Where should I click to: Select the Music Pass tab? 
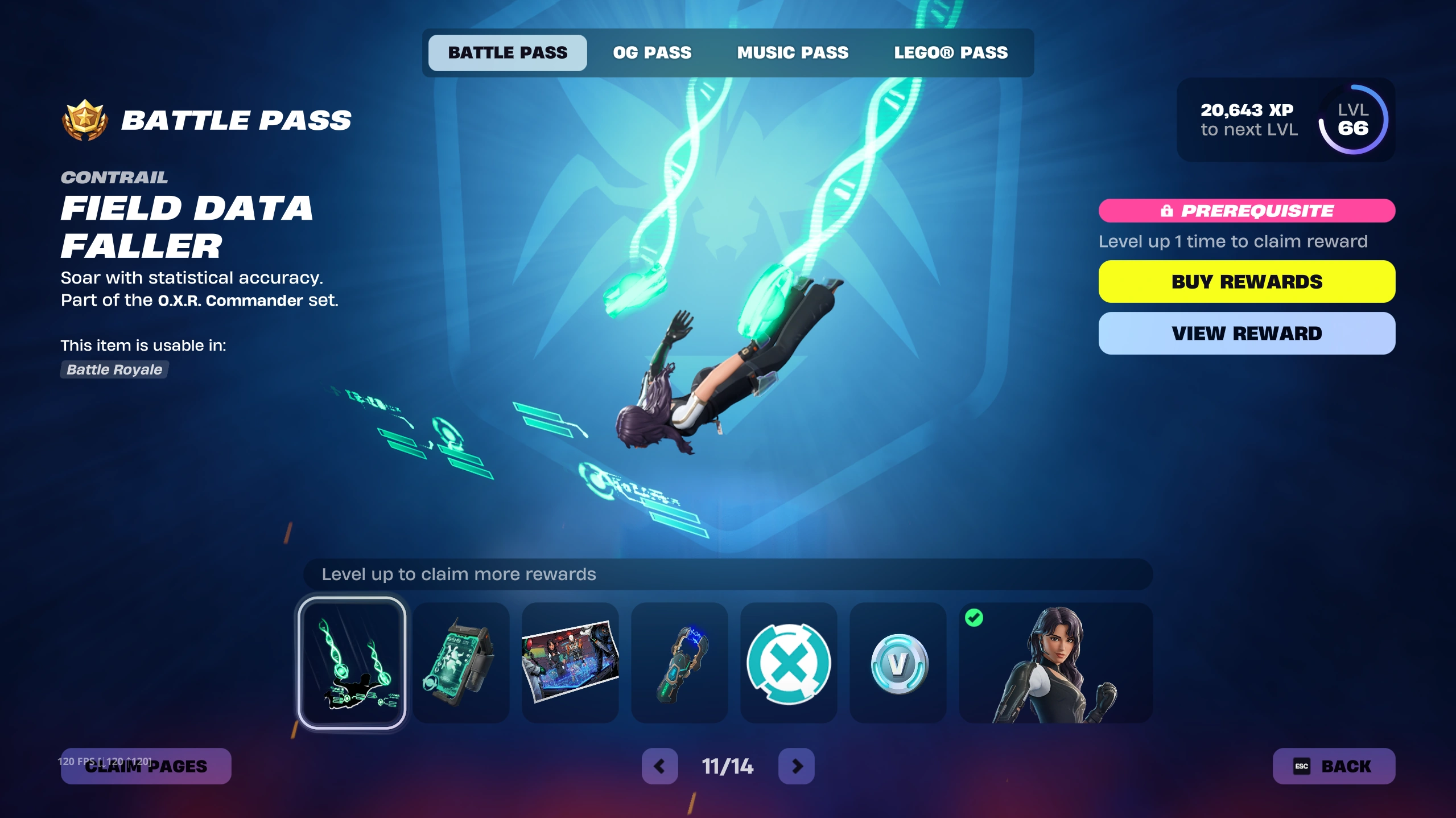click(x=793, y=53)
